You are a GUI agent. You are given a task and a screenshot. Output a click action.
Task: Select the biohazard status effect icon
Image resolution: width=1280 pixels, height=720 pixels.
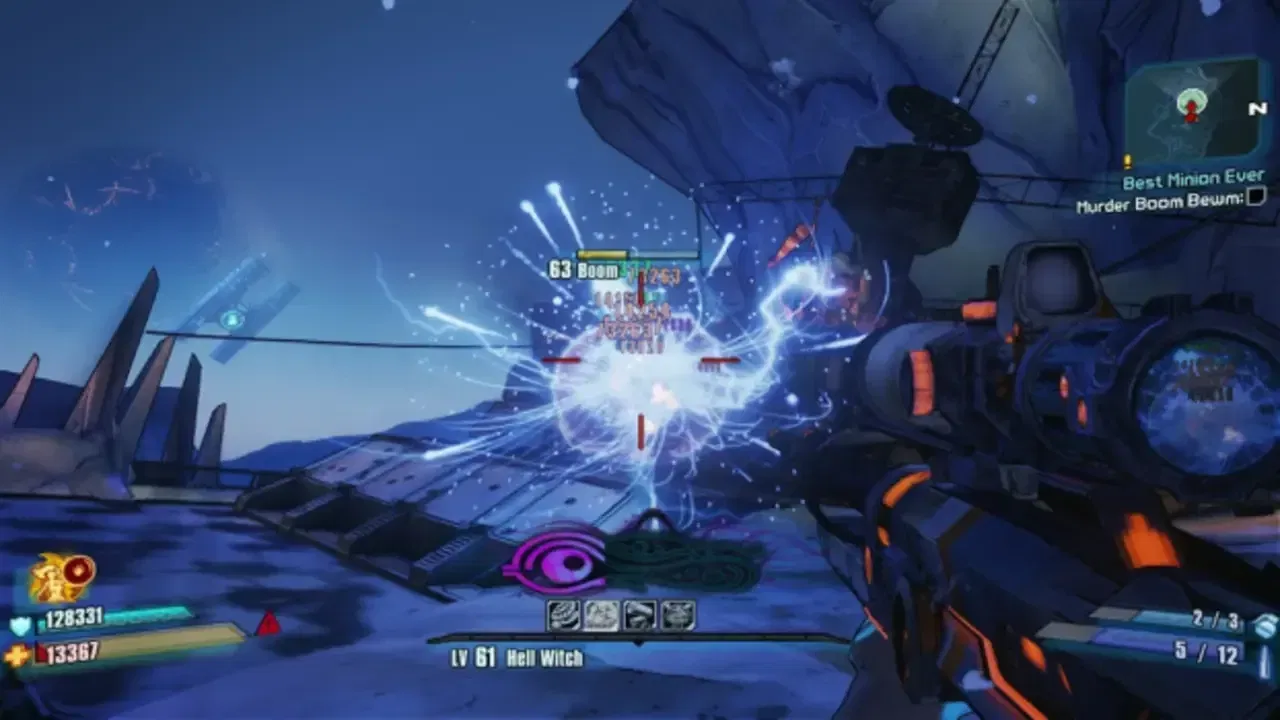[x=600, y=614]
